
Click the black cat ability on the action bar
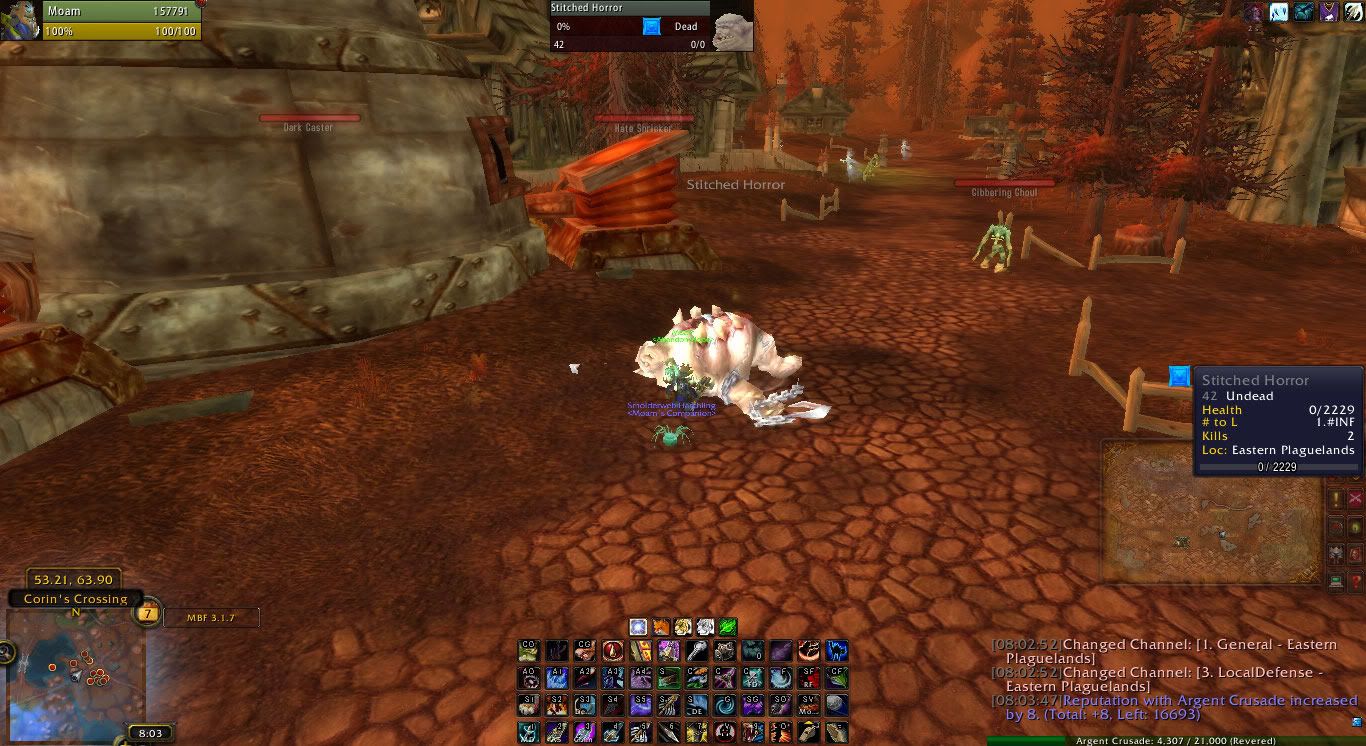[x=836, y=651]
